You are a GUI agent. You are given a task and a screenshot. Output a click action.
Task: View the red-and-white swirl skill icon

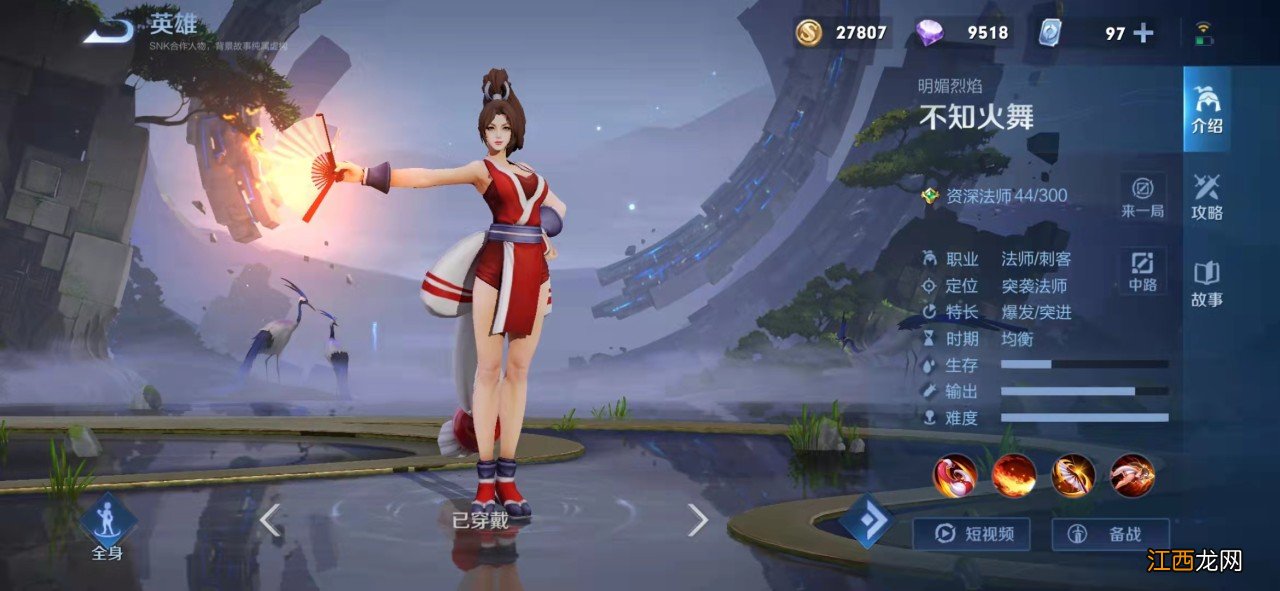[x=954, y=475]
